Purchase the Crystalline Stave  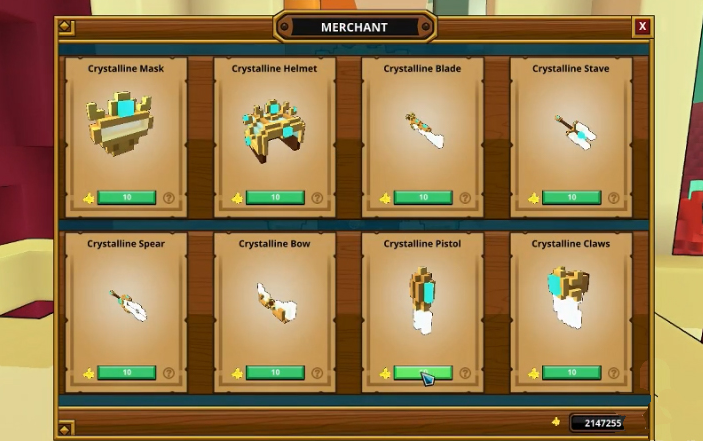571,198
